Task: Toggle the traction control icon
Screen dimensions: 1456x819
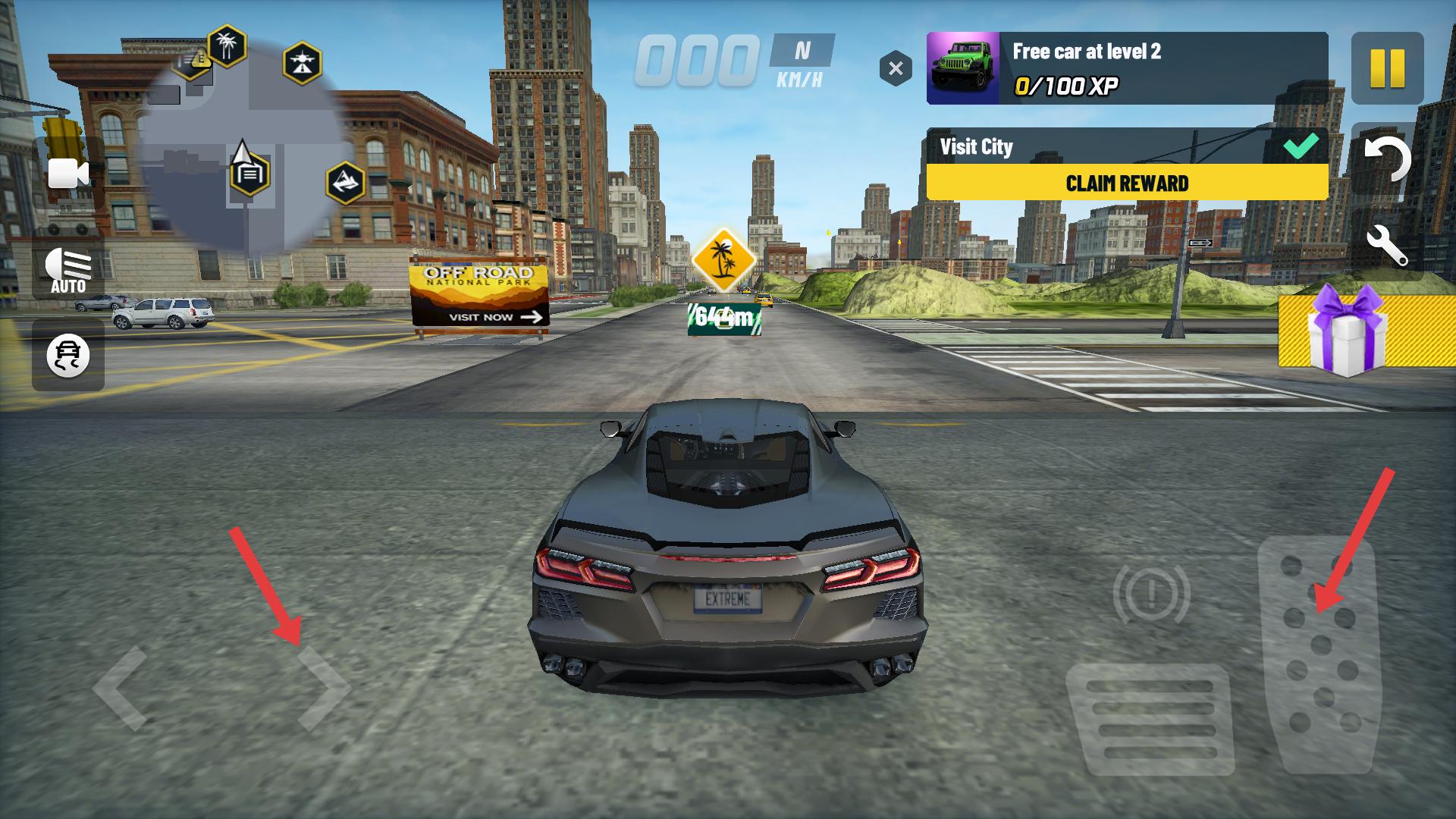Action: click(68, 355)
